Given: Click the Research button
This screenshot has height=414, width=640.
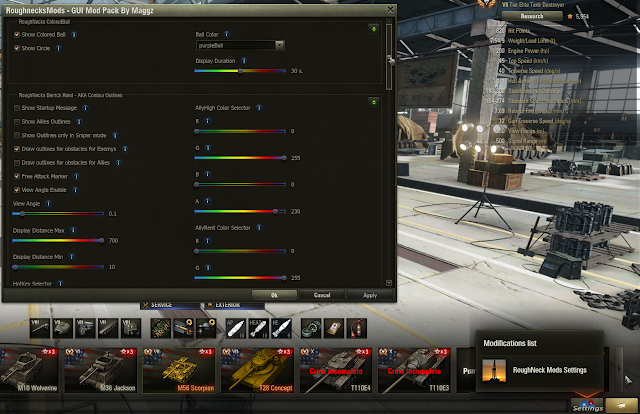Looking at the screenshot, I should coord(532,16).
